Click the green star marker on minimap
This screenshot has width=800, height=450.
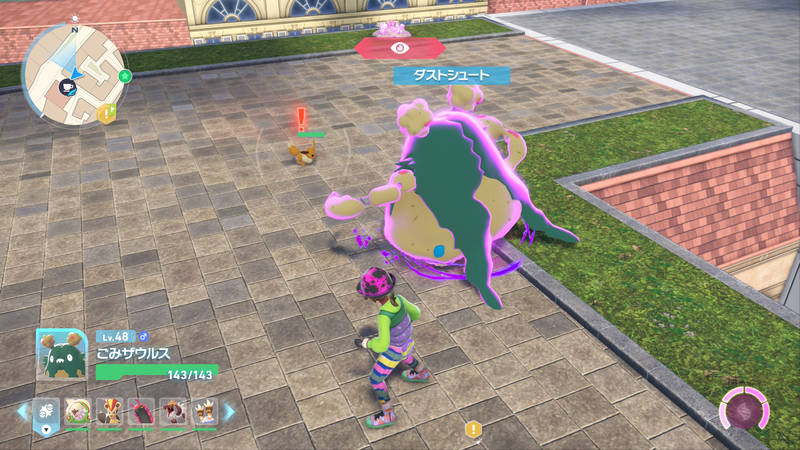point(124,75)
